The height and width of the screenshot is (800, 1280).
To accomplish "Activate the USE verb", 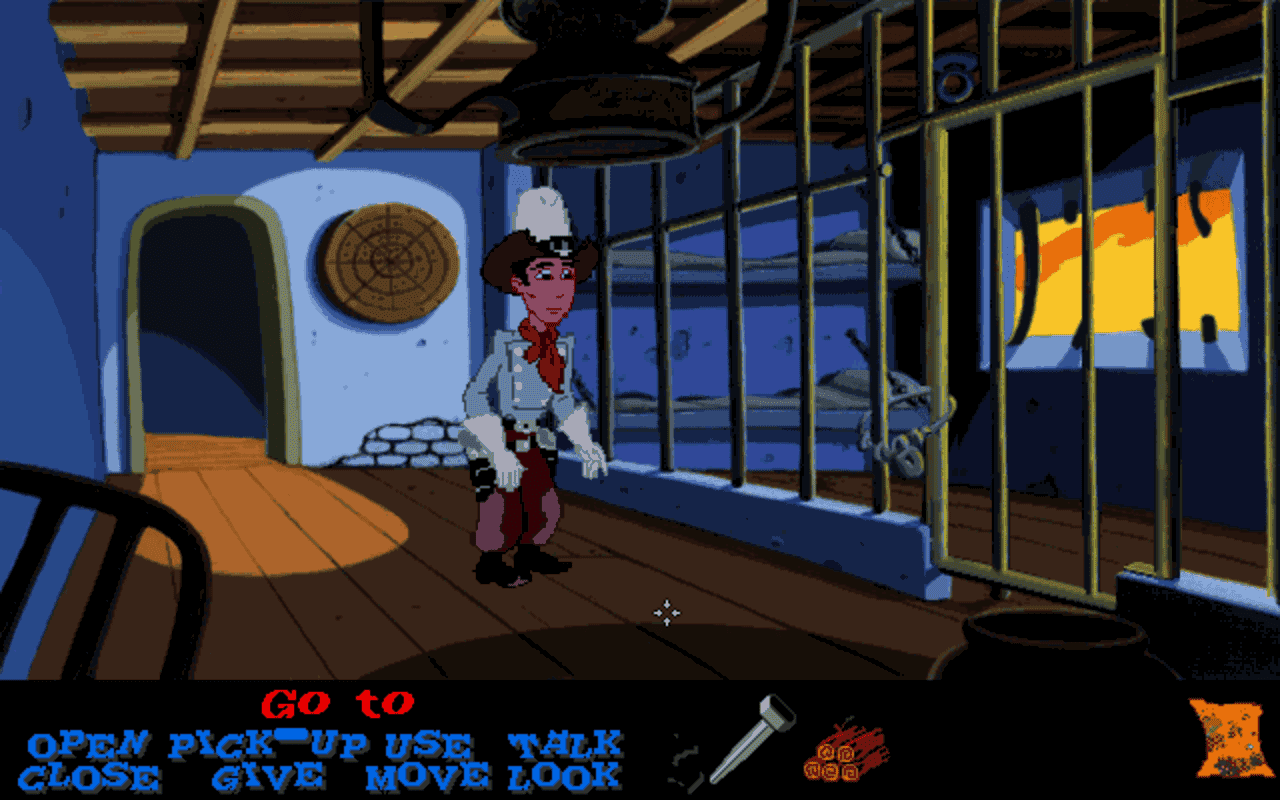I will pos(425,744).
